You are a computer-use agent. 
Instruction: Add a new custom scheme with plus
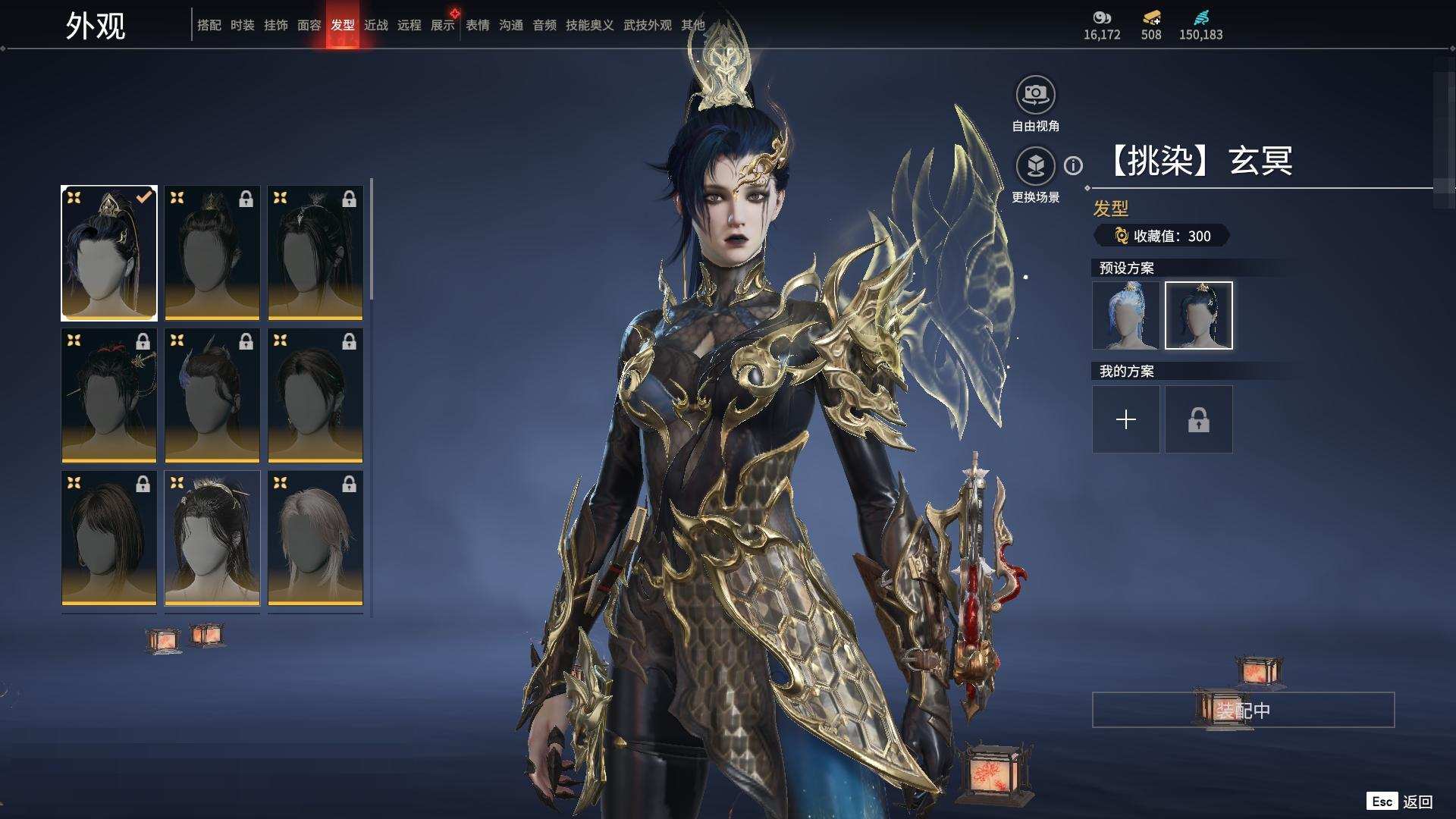pos(1125,419)
